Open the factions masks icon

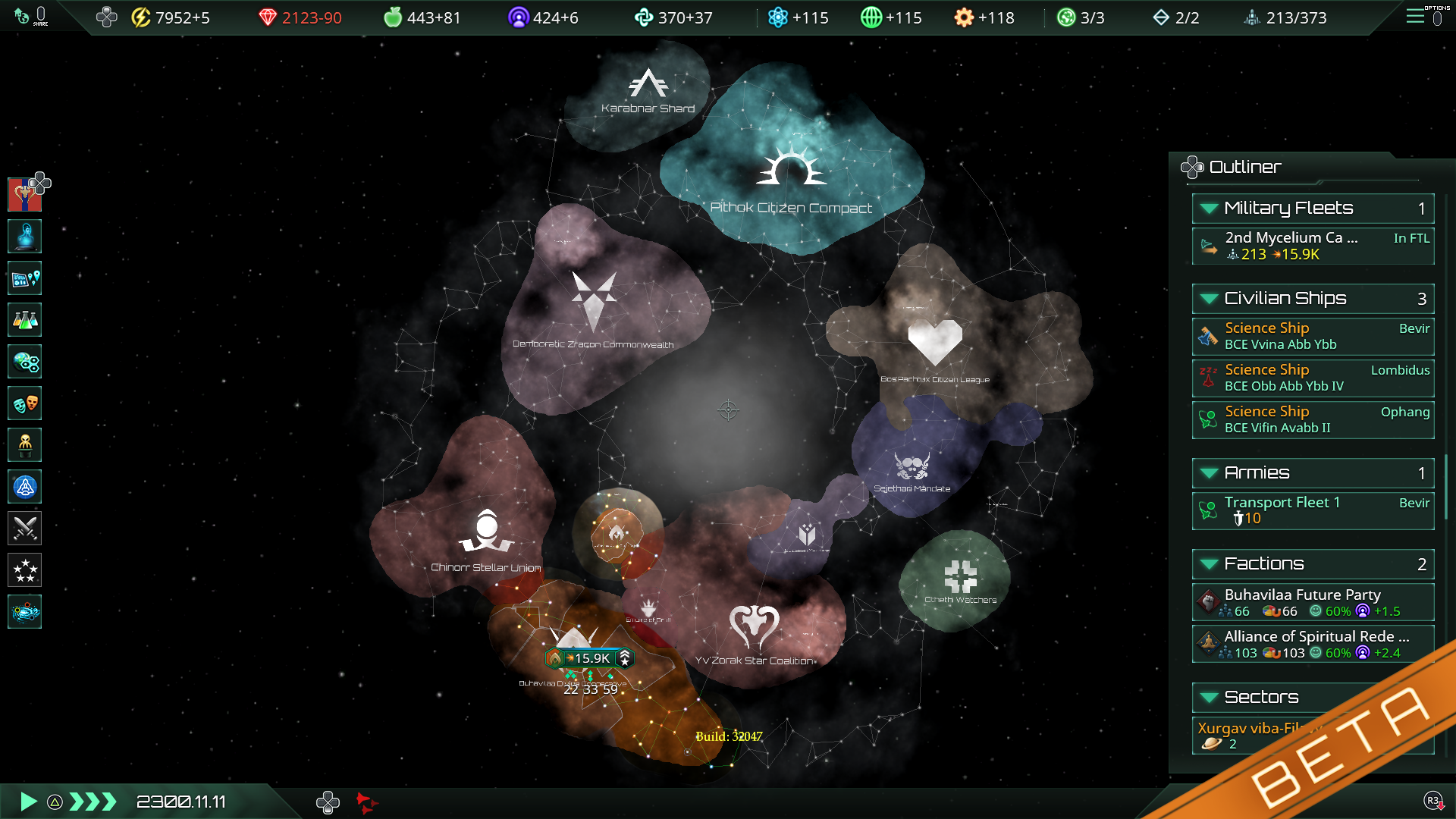25,403
